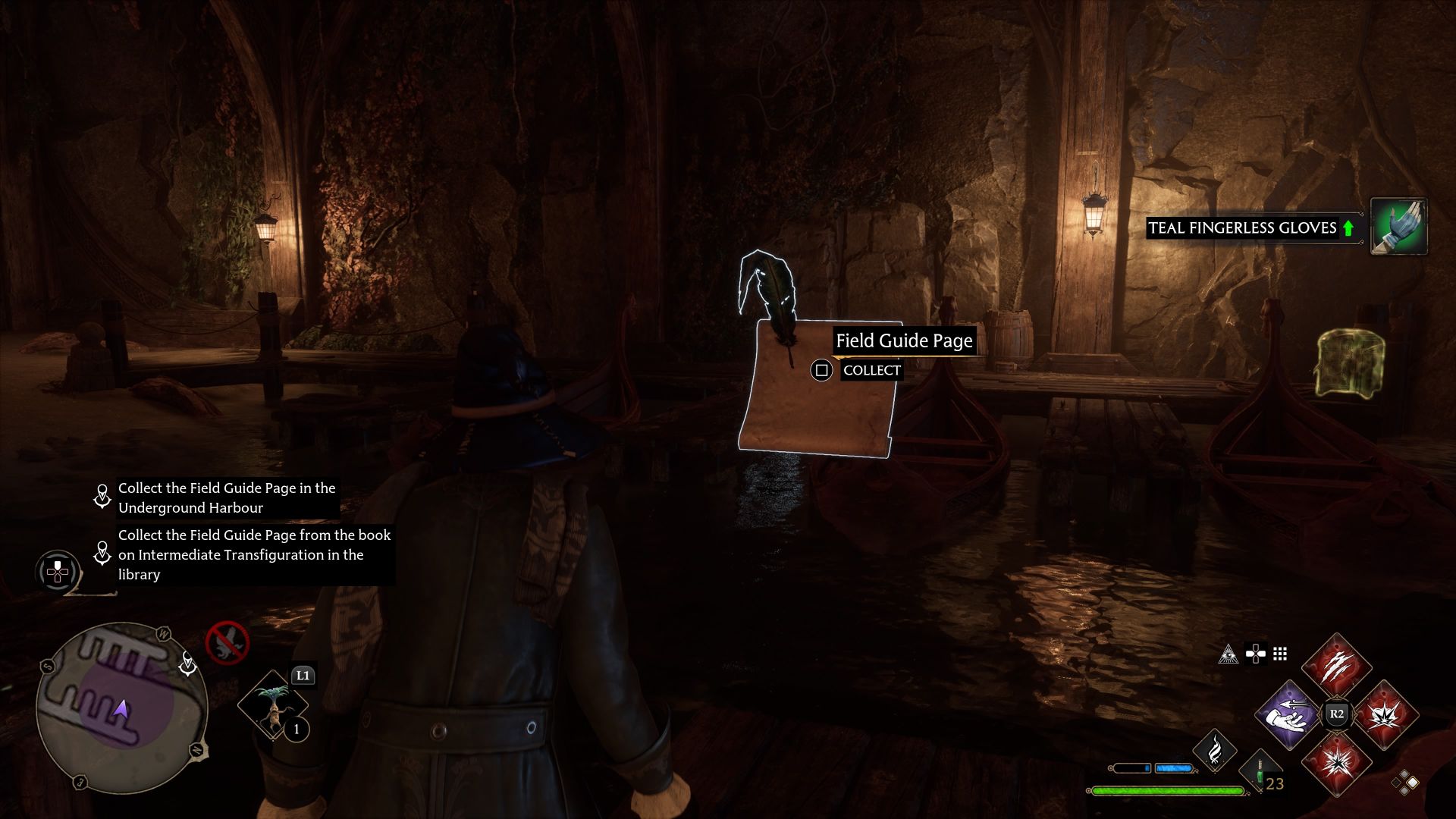Select the Underground Harbour quest objective
This screenshot has height=819, width=1456.
[227, 497]
